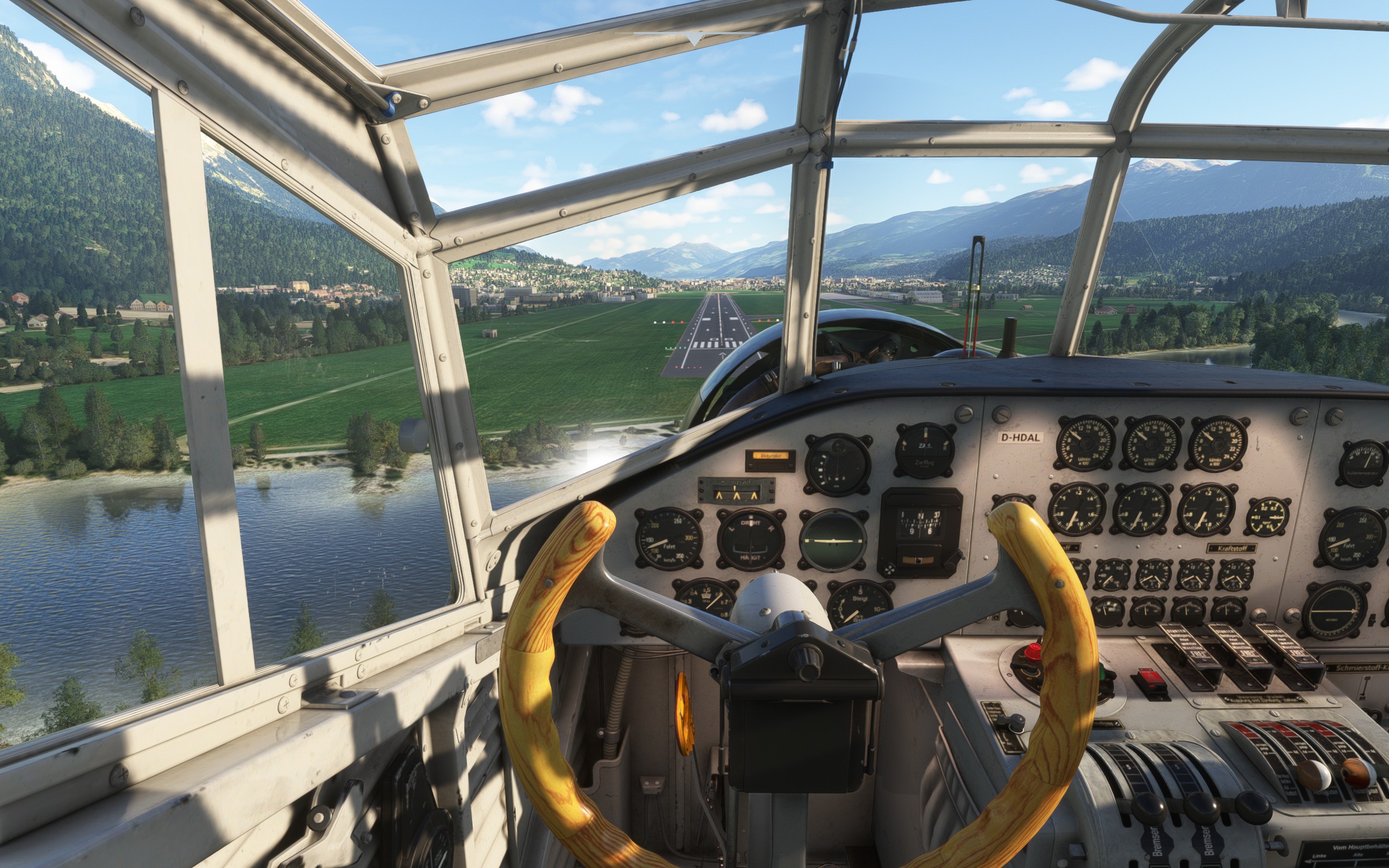The width and height of the screenshot is (1389, 868).
Task: Open the toolbar using the top arrow handle
Action: [694, 39]
